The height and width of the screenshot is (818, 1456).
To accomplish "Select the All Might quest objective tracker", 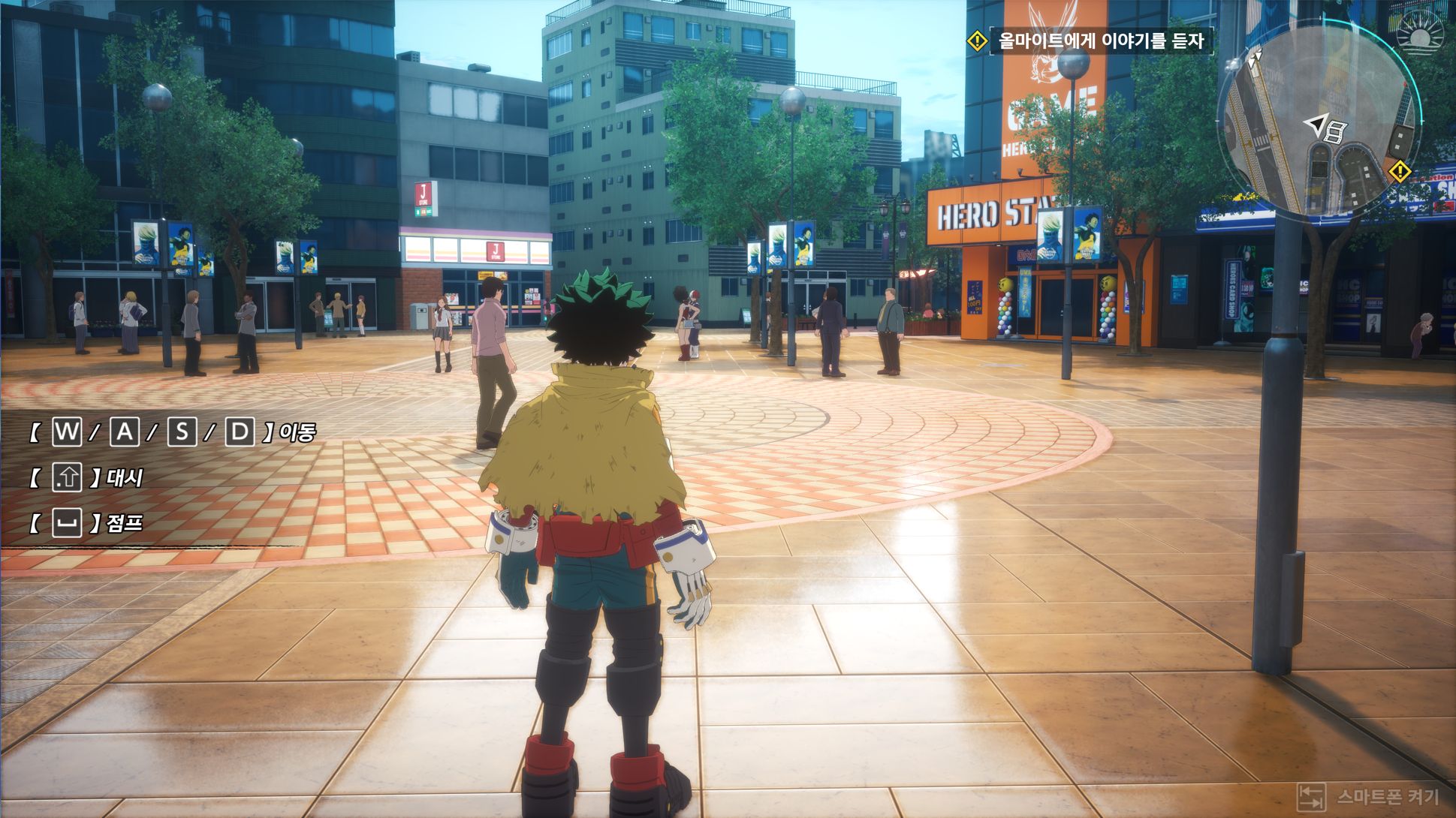I will (1099, 41).
